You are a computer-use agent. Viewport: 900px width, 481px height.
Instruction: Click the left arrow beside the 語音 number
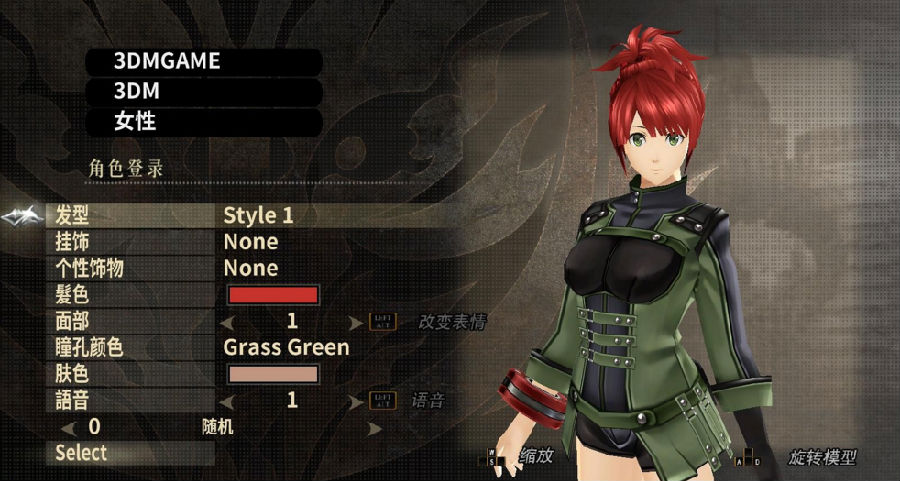tap(226, 401)
